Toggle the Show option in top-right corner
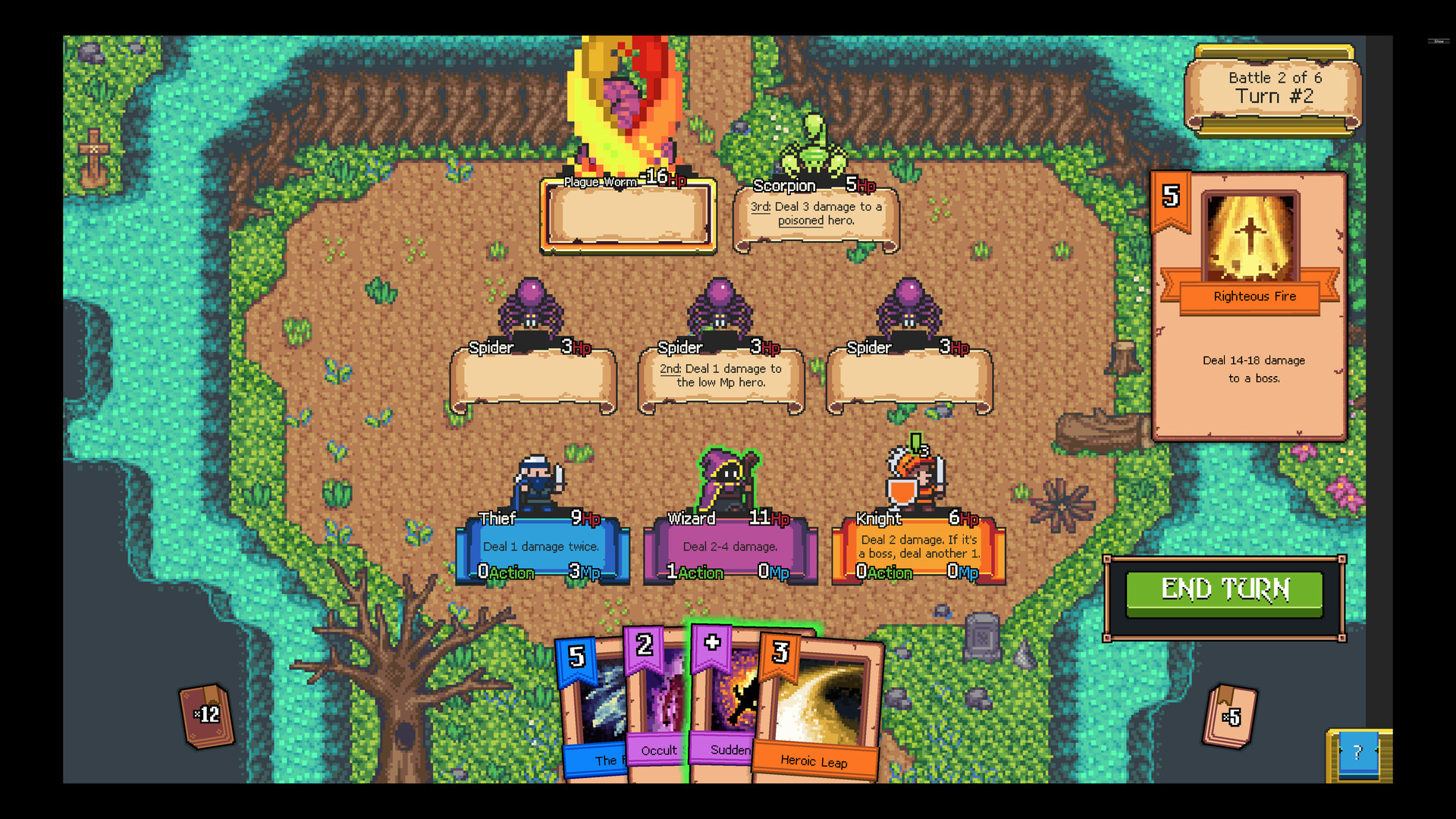The height and width of the screenshot is (819, 1456). click(x=1441, y=42)
